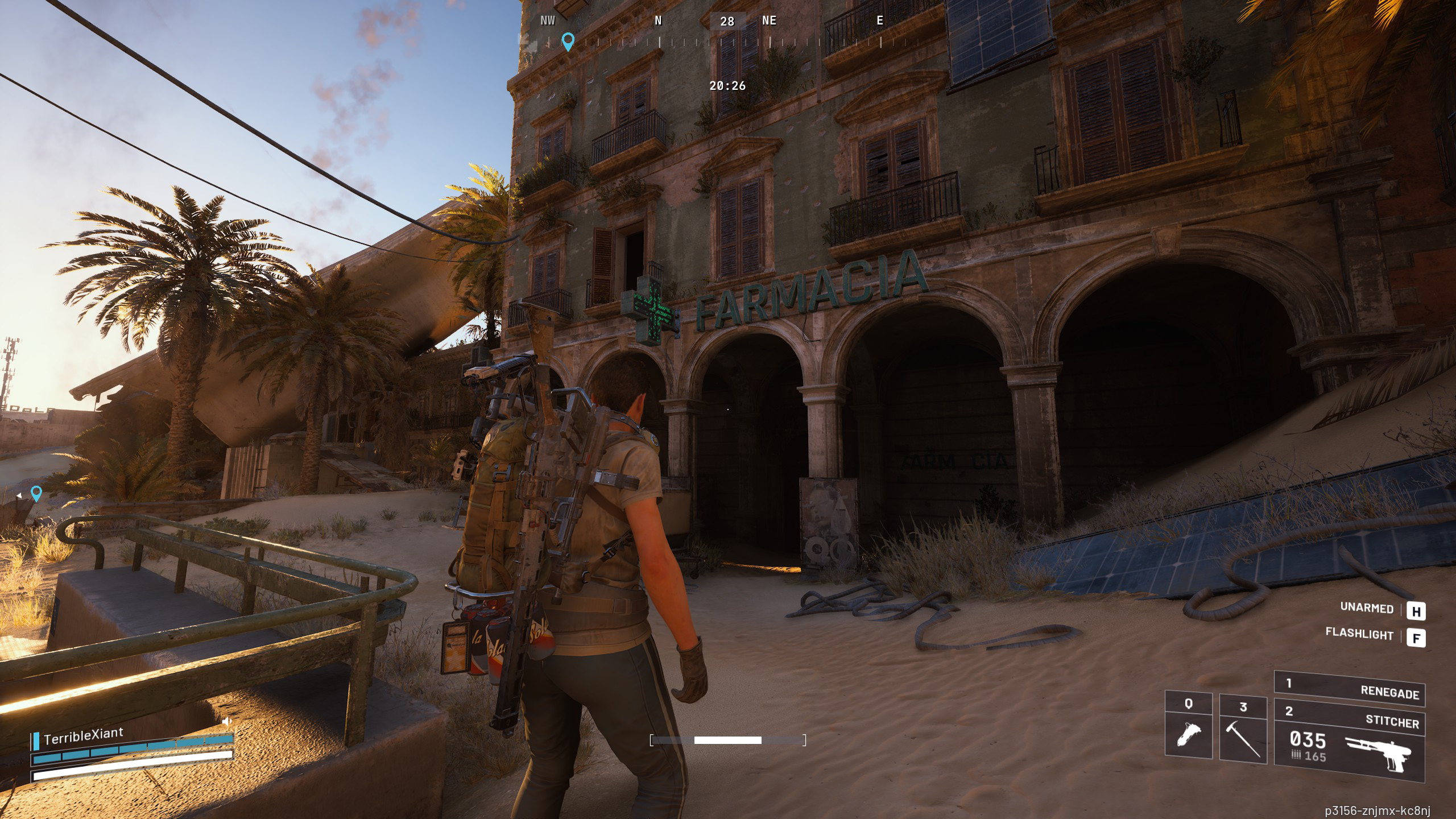Use the quick item in slot Q
The height and width of the screenshot is (819, 1456).
(1188, 726)
